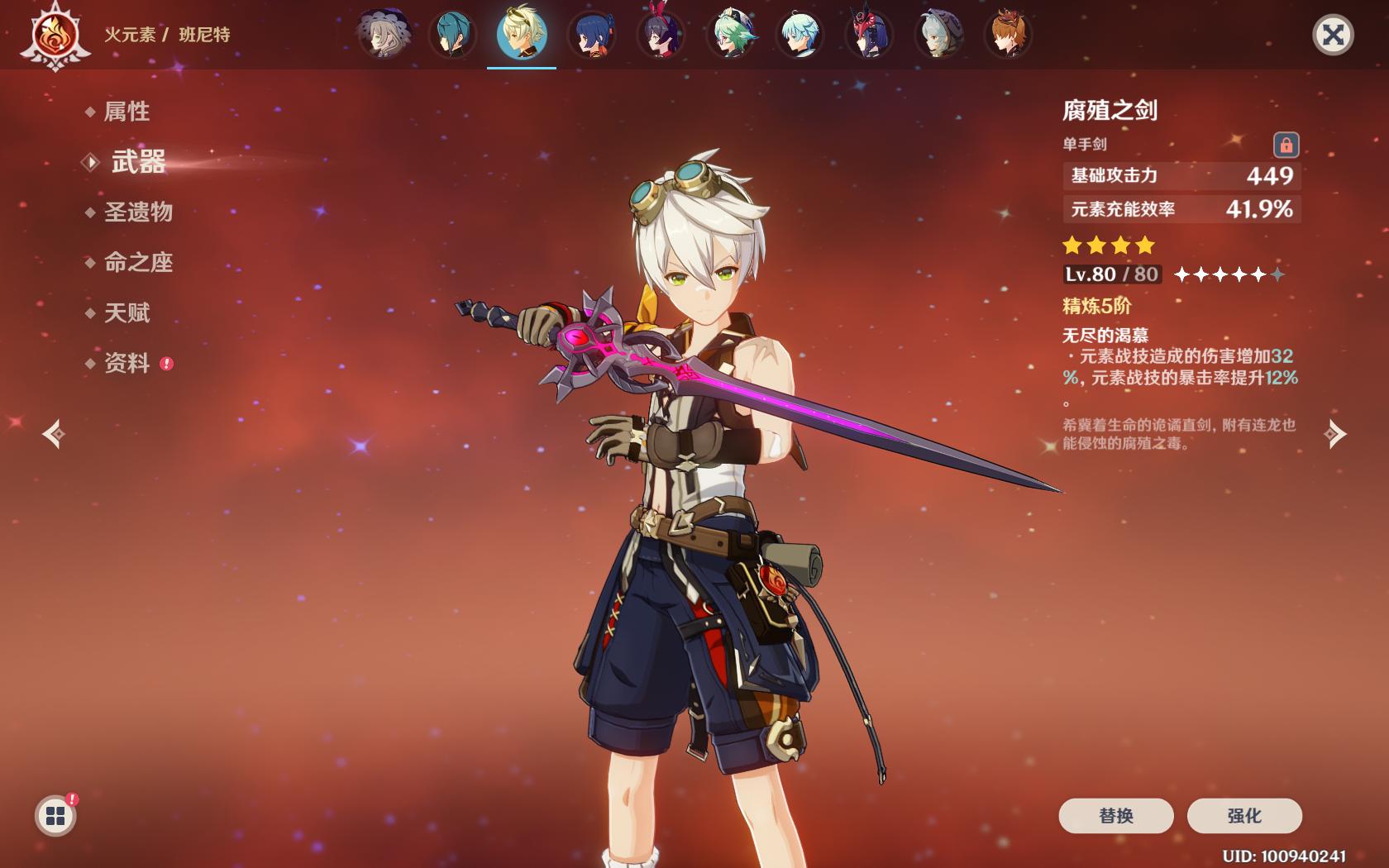
Task: Open the 天赋 talents section
Action: [126, 313]
